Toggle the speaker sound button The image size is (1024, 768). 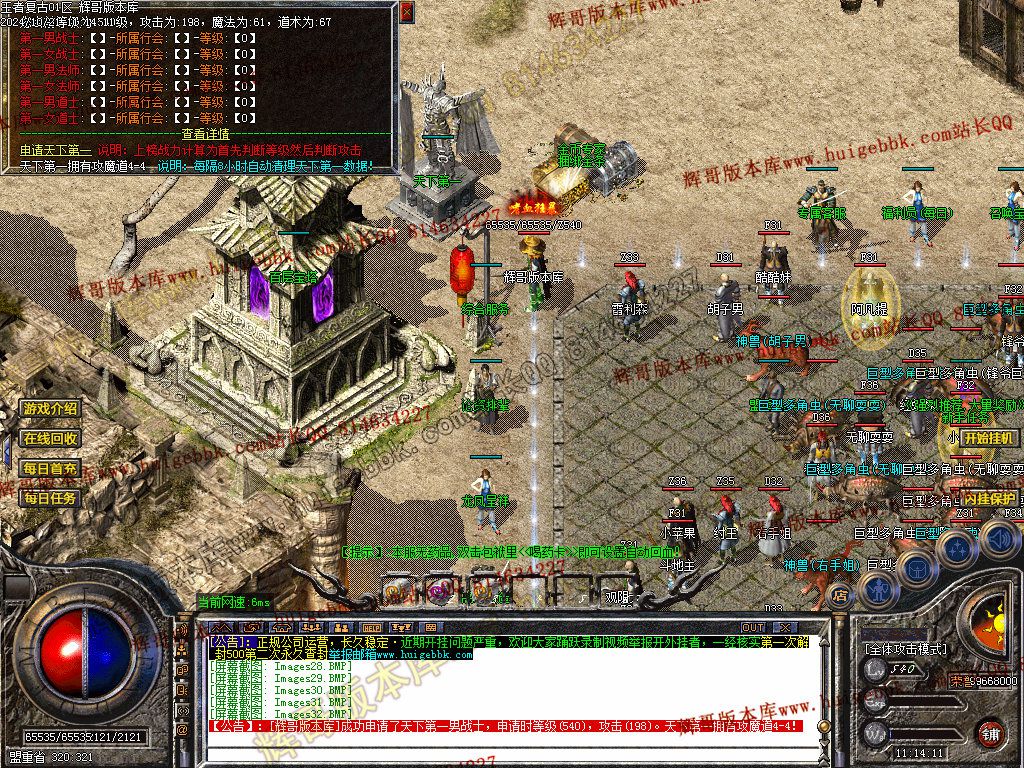(x=1001, y=539)
